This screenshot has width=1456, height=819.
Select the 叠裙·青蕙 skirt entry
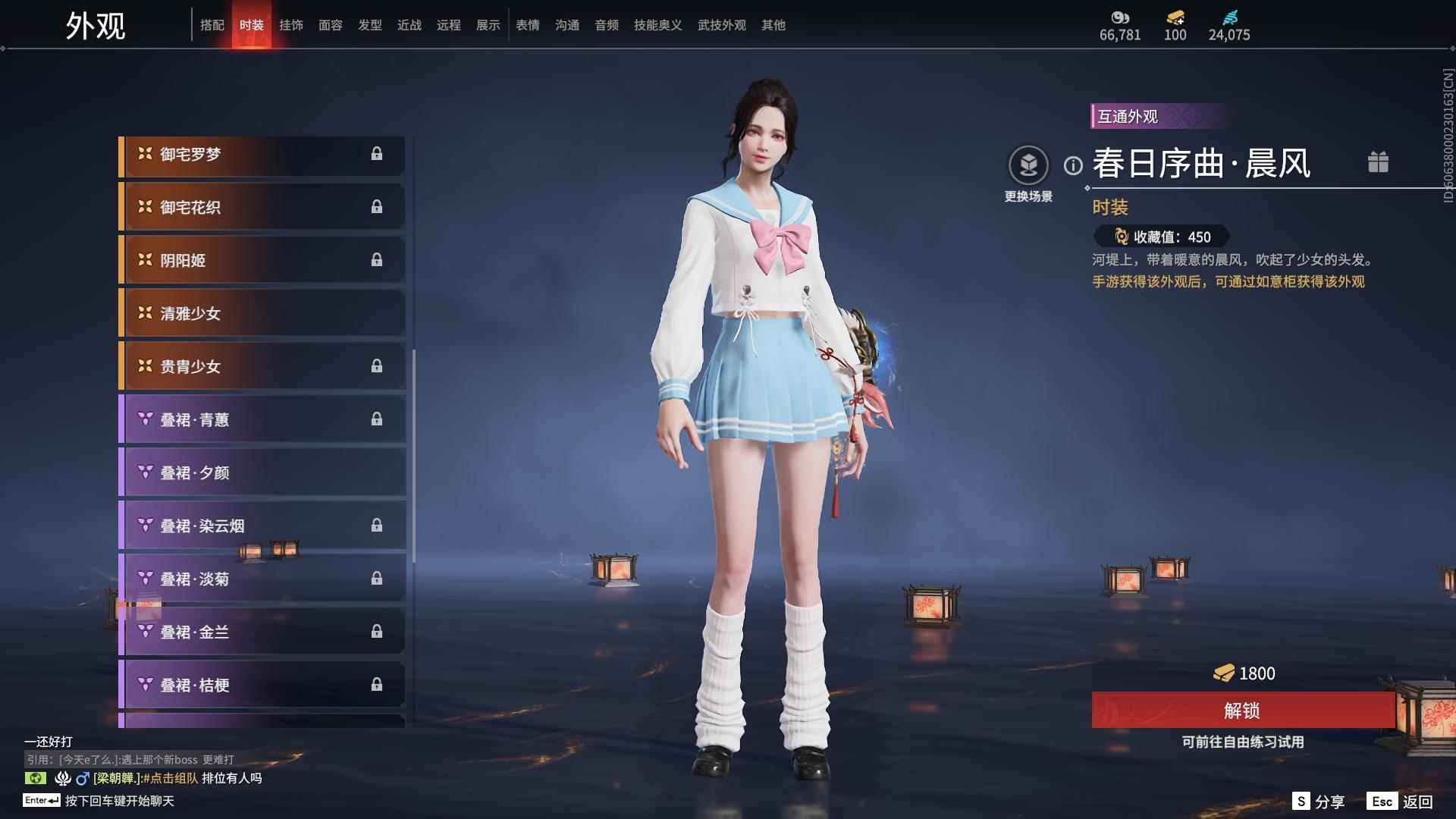coord(262,419)
